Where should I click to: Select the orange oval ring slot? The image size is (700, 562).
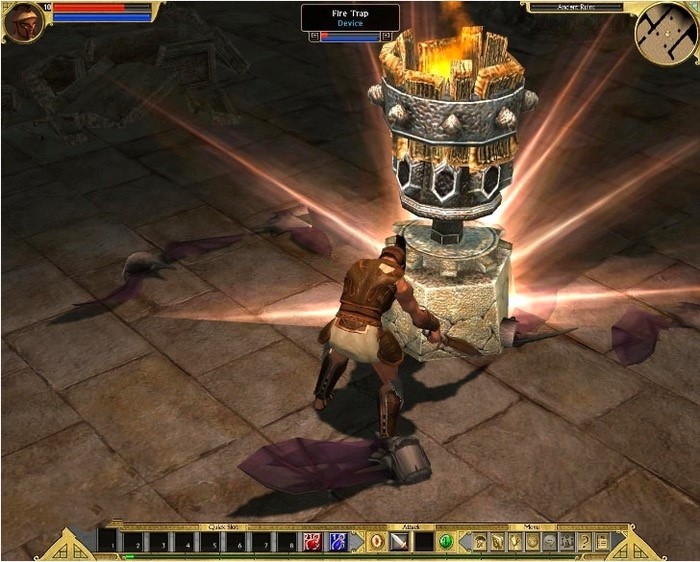point(376,541)
